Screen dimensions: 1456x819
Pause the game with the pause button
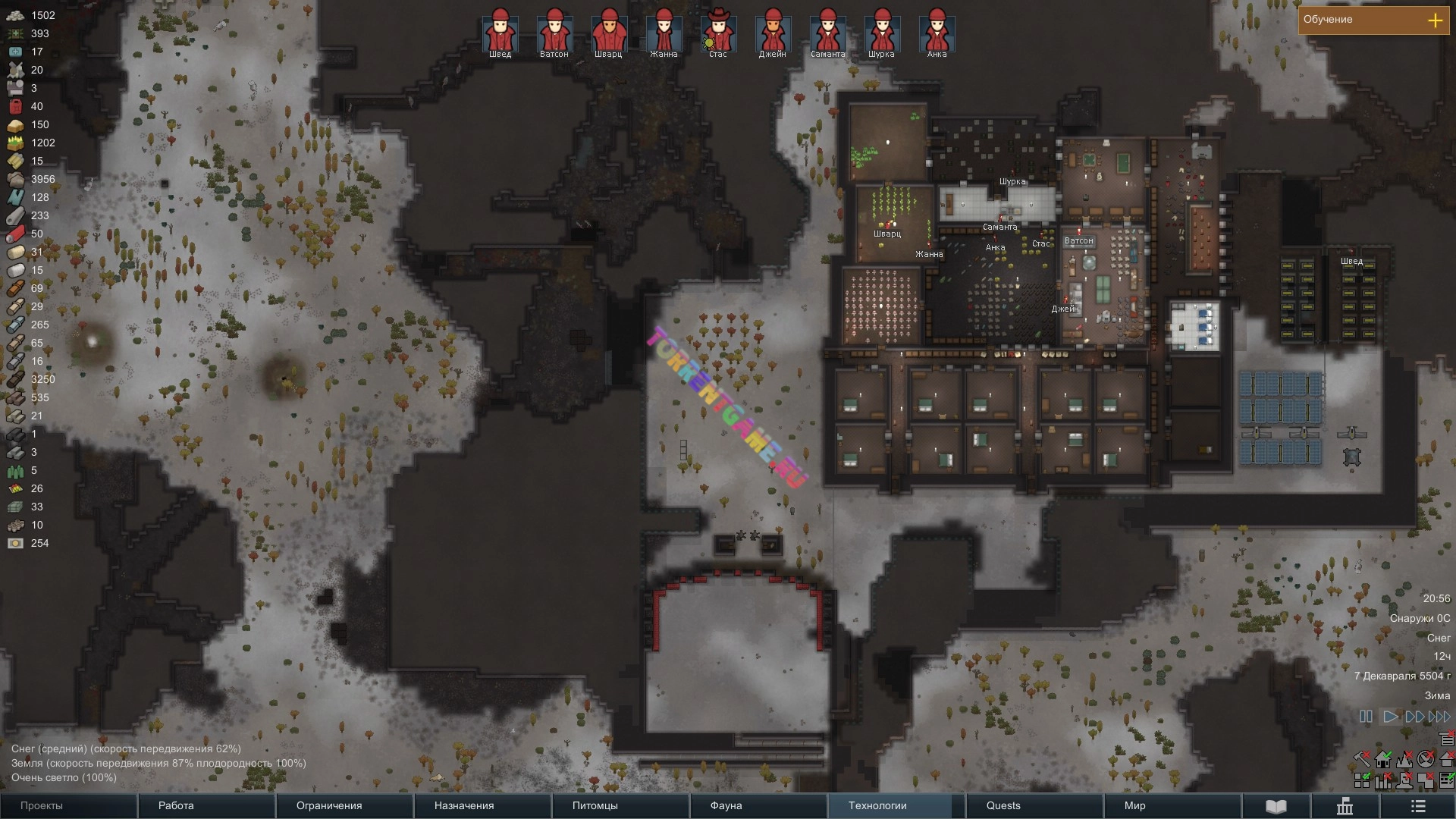[1366, 717]
